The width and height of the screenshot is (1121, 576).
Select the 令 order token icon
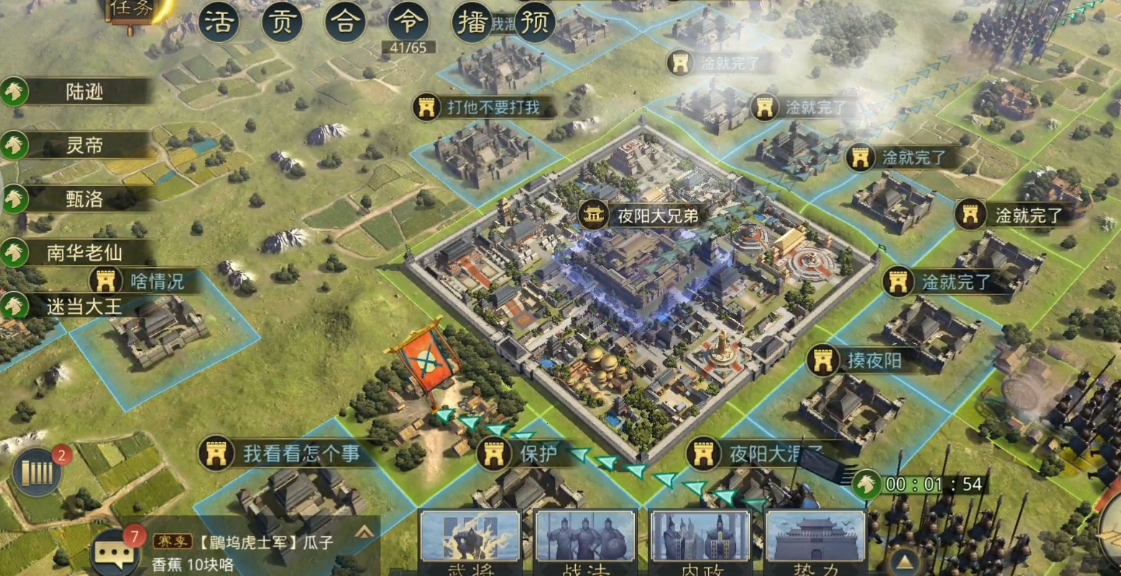pyautogui.click(x=408, y=21)
